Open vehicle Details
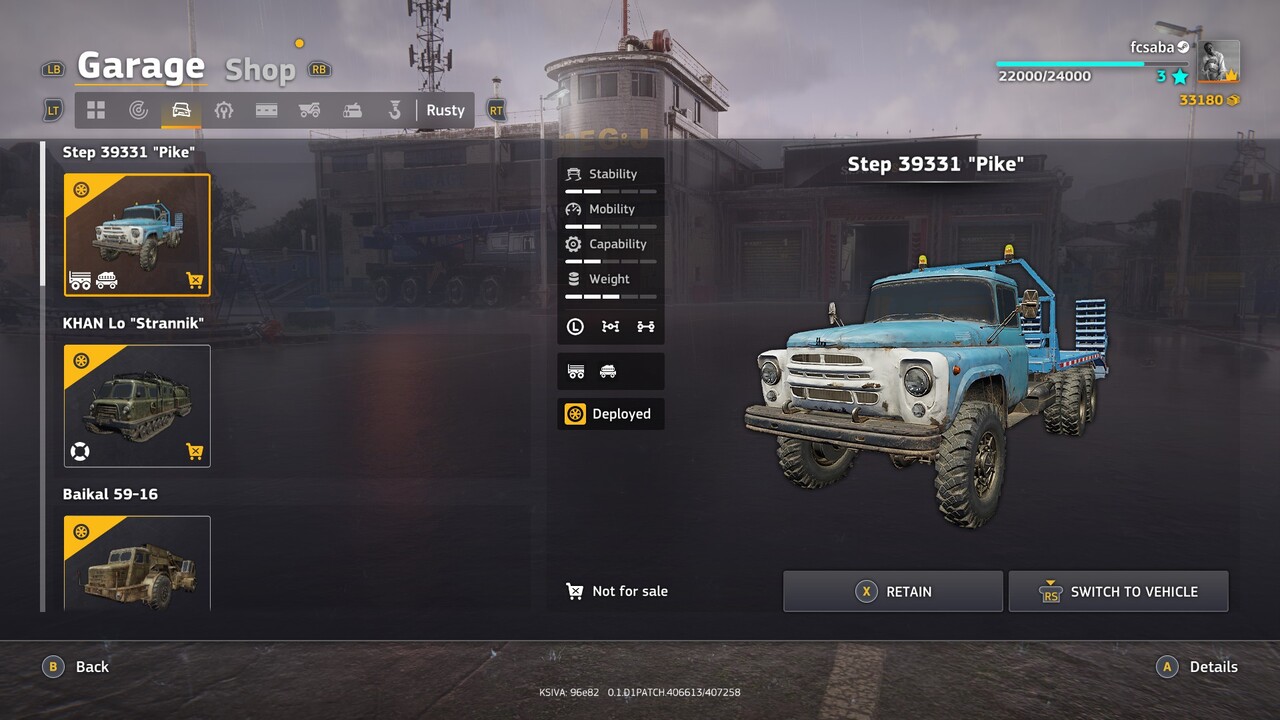 (x=1196, y=667)
